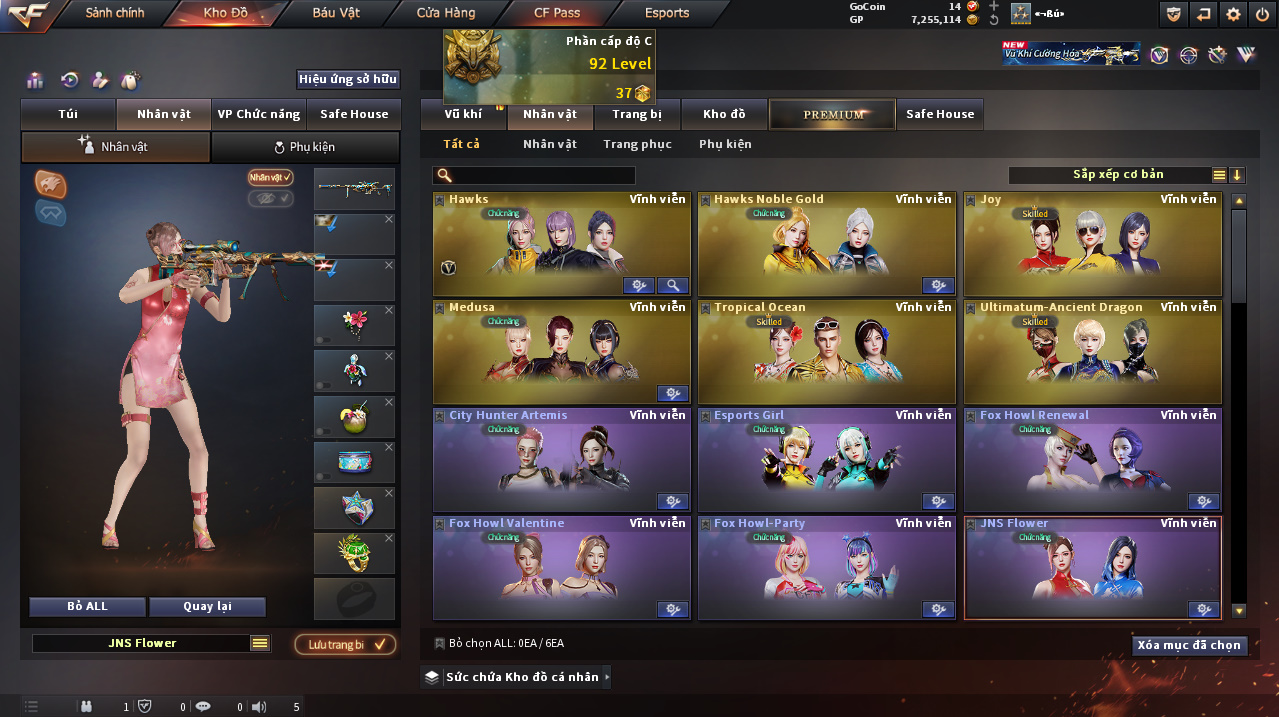Click the Quay lại button

click(x=207, y=606)
